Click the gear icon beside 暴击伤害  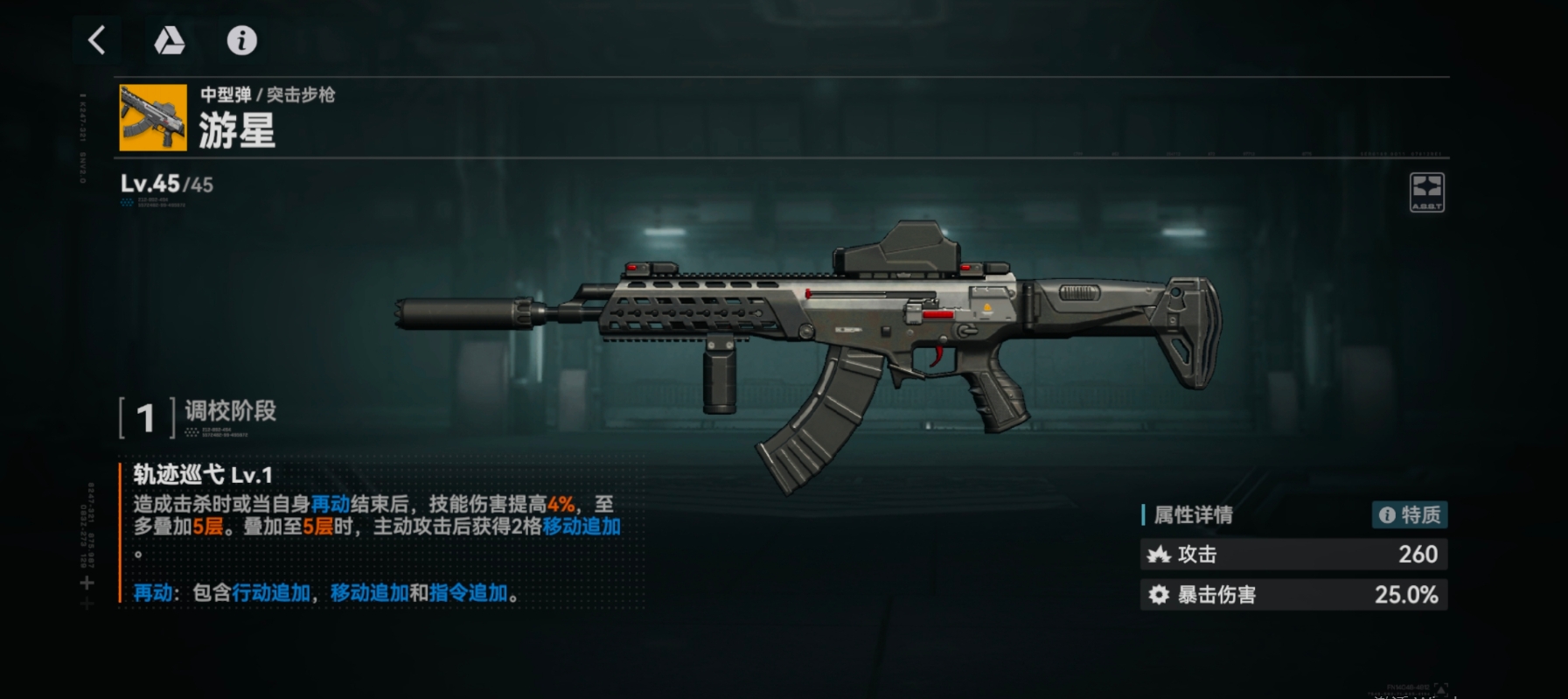(1160, 594)
